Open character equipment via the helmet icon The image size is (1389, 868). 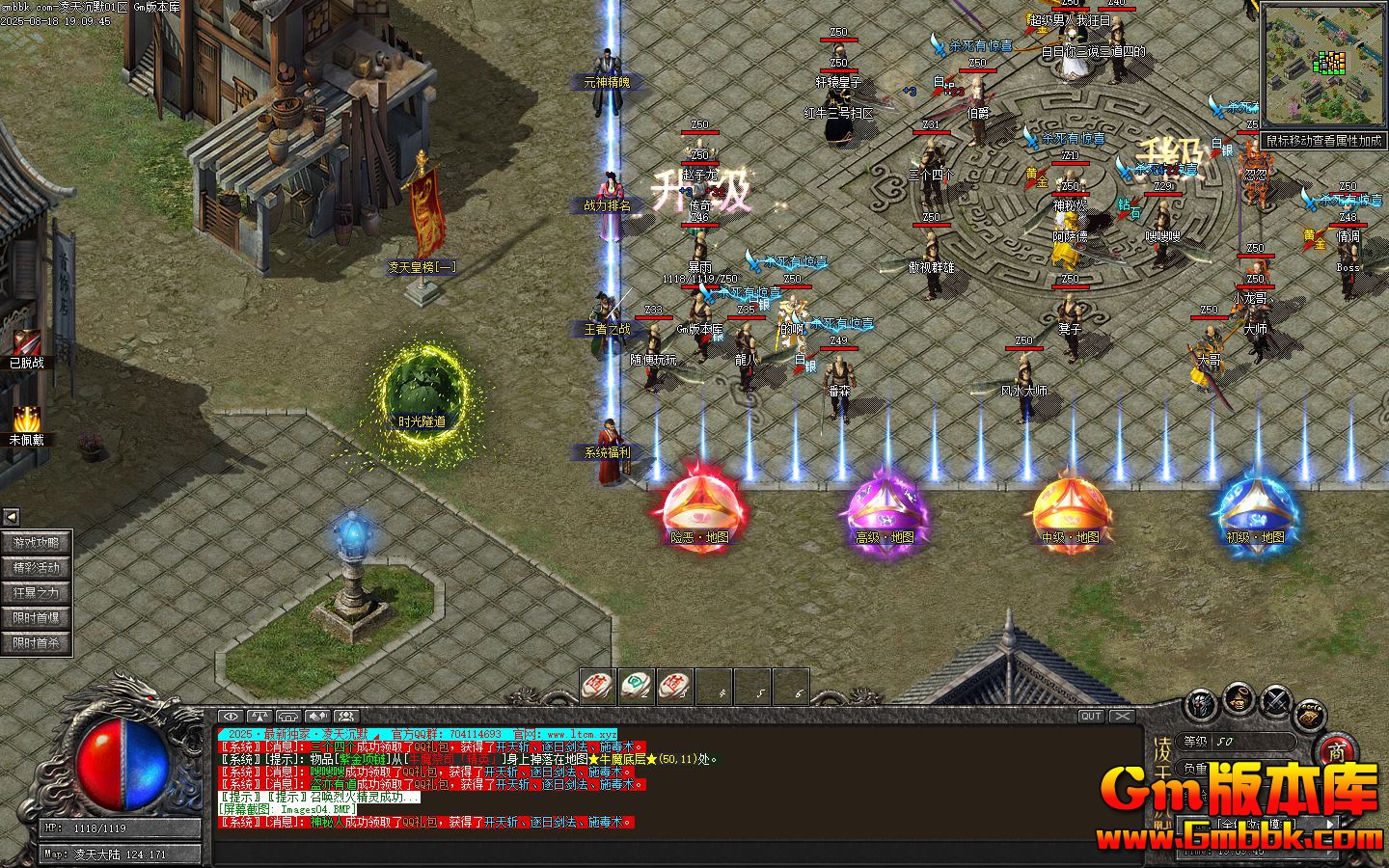(1200, 702)
